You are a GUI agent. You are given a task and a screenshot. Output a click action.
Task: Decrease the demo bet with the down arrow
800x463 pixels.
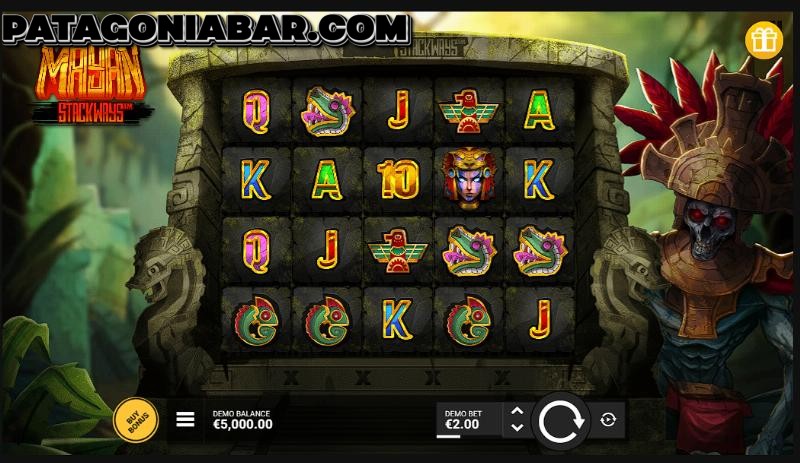(516, 428)
